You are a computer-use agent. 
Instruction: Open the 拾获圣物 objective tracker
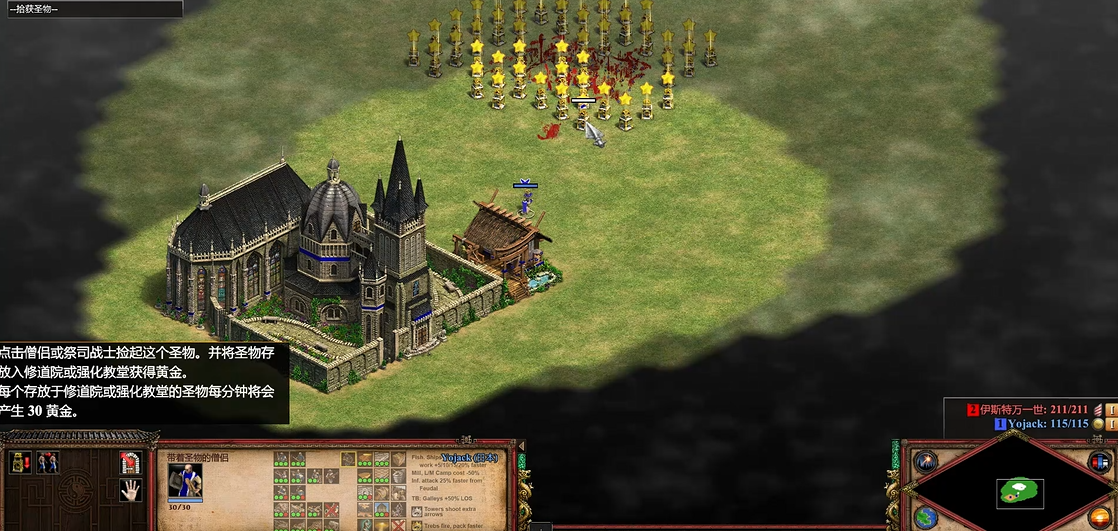coord(91,9)
